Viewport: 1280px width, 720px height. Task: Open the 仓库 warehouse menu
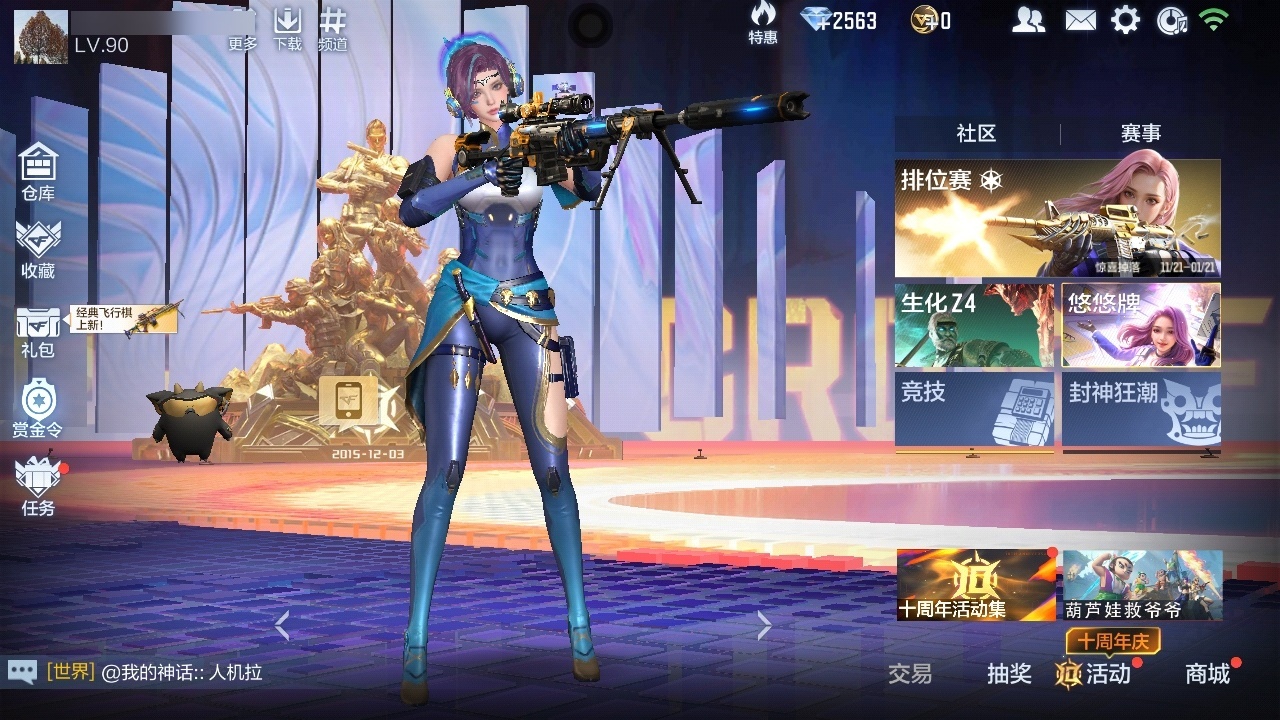[x=38, y=170]
